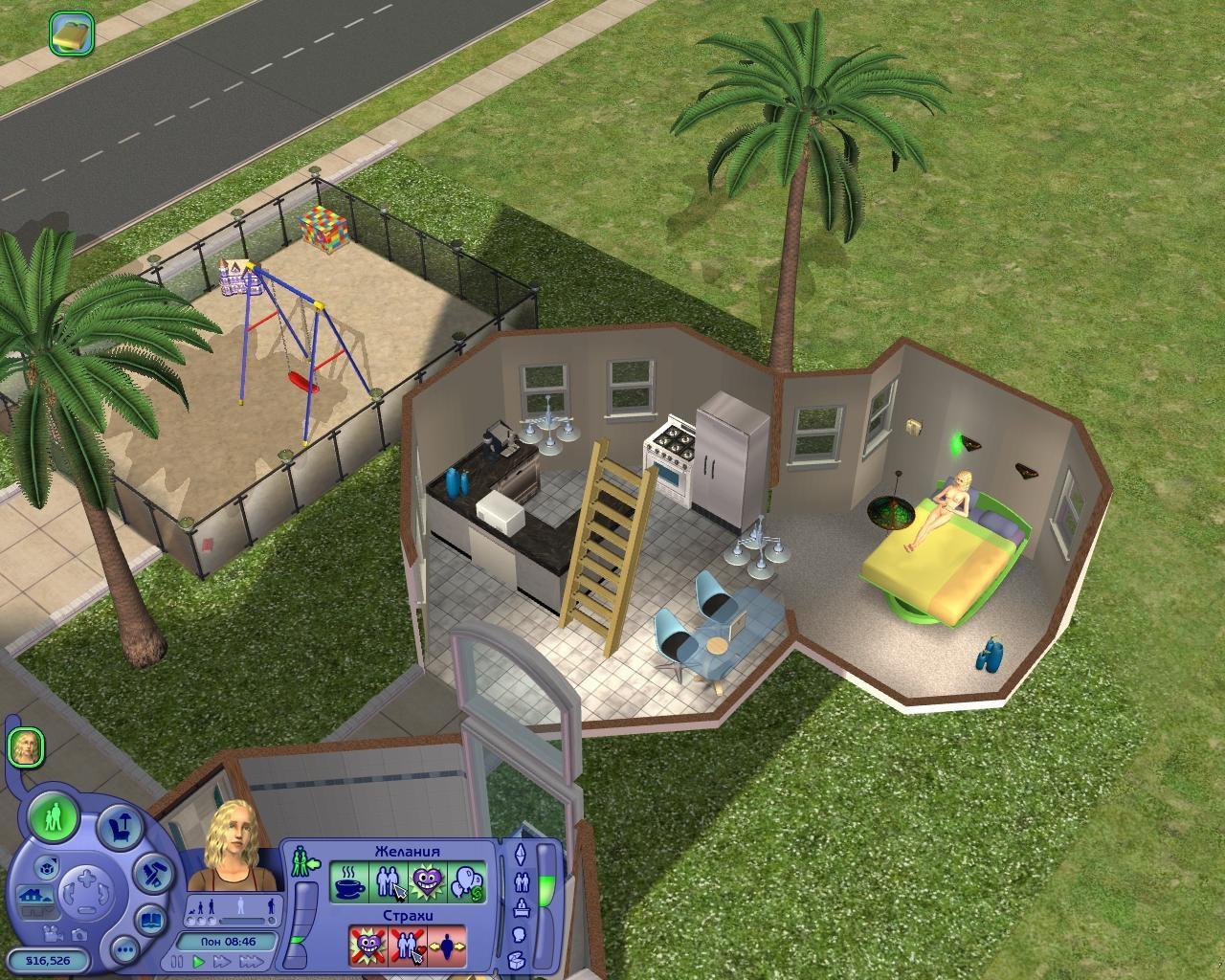Open Build mode with the saw and roller icon
The height and width of the screenshot is (980, 1225).
click(x=152, y=872)
